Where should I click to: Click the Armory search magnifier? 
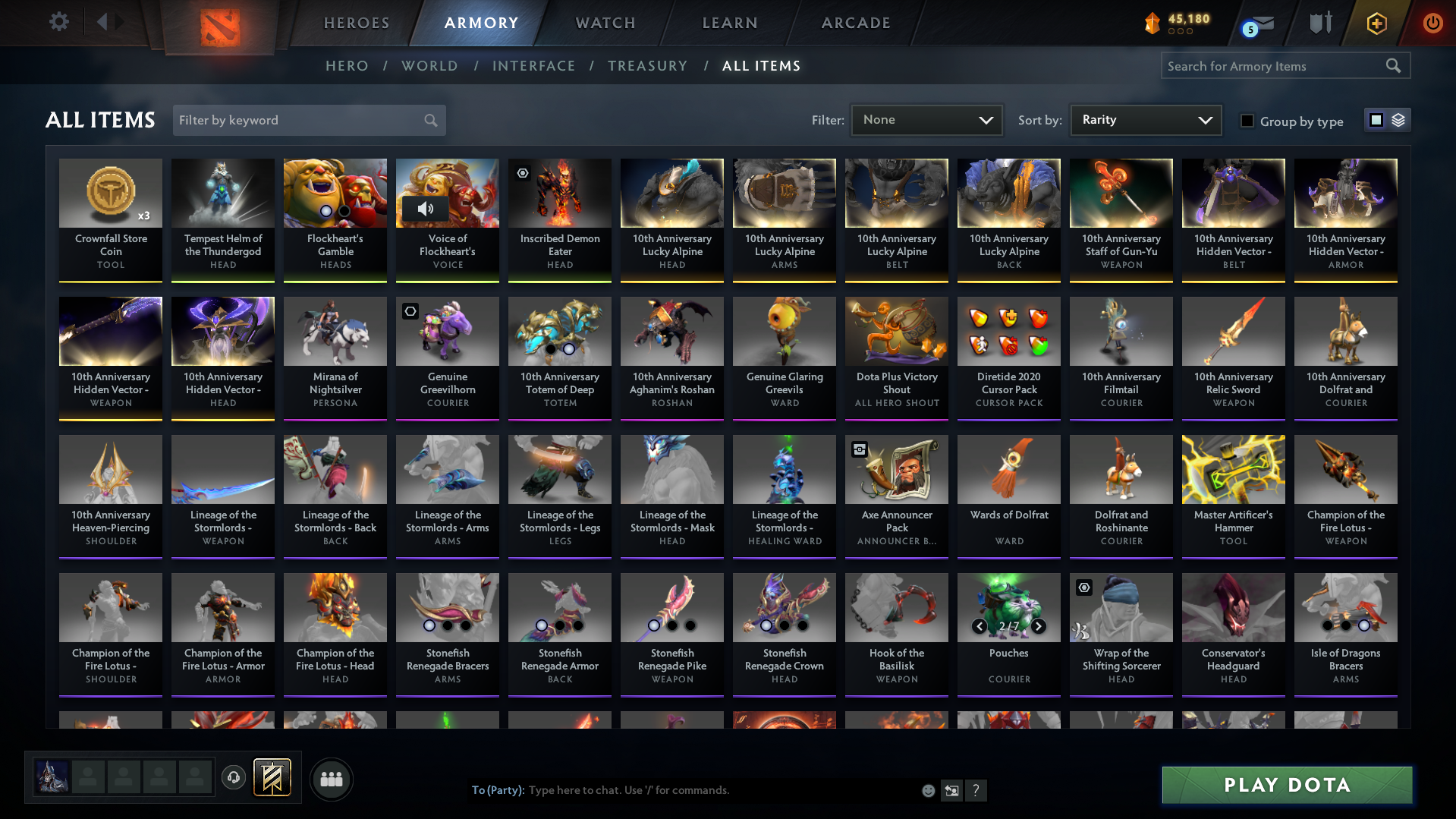pos(1393,65)
